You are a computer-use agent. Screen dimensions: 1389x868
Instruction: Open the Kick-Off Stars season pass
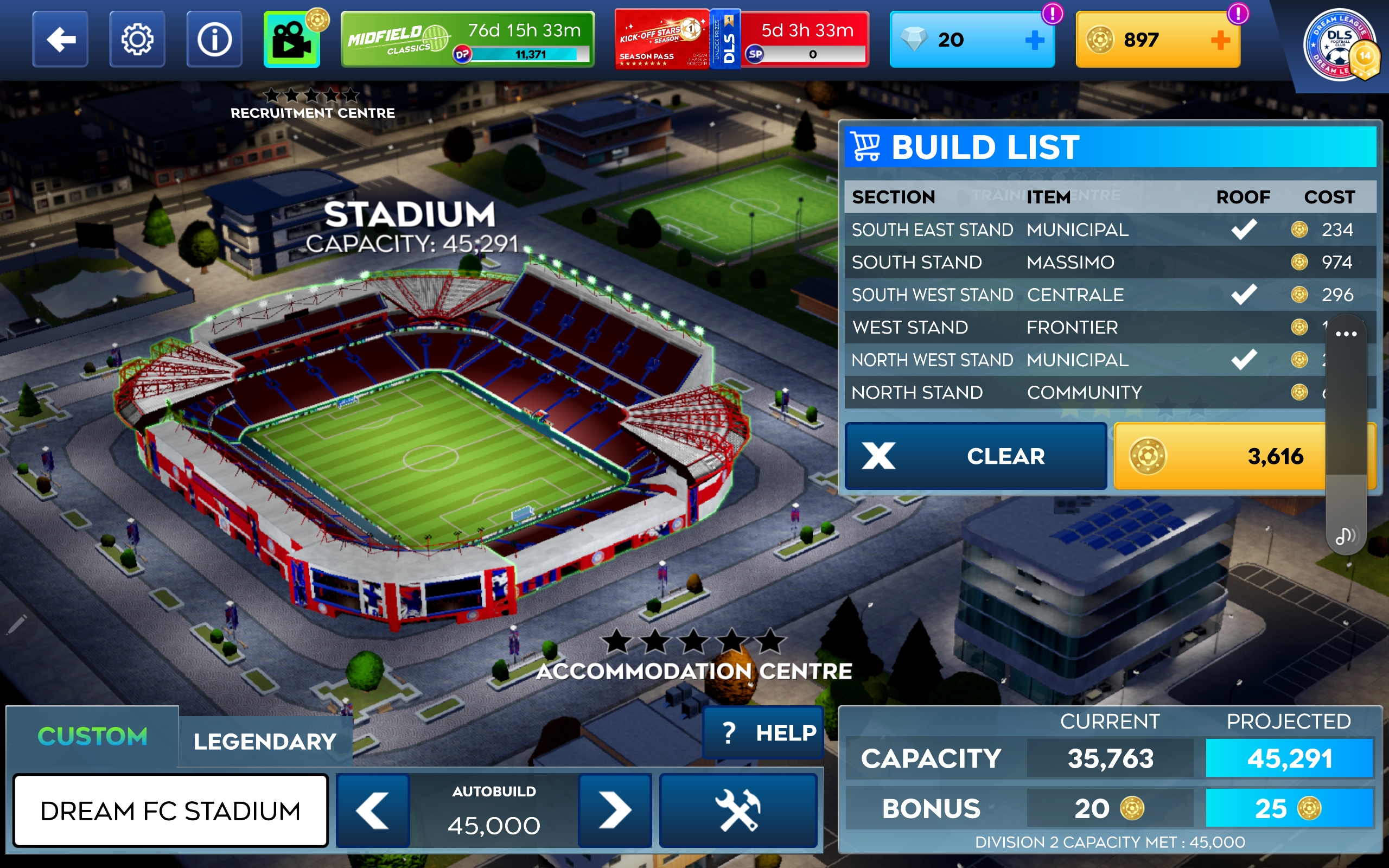(662, 40)
